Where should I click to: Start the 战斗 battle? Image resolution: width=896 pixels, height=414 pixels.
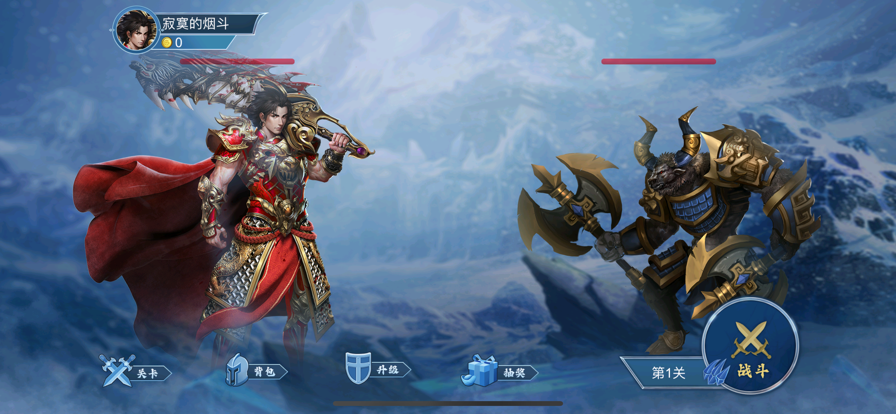point(750,347)
